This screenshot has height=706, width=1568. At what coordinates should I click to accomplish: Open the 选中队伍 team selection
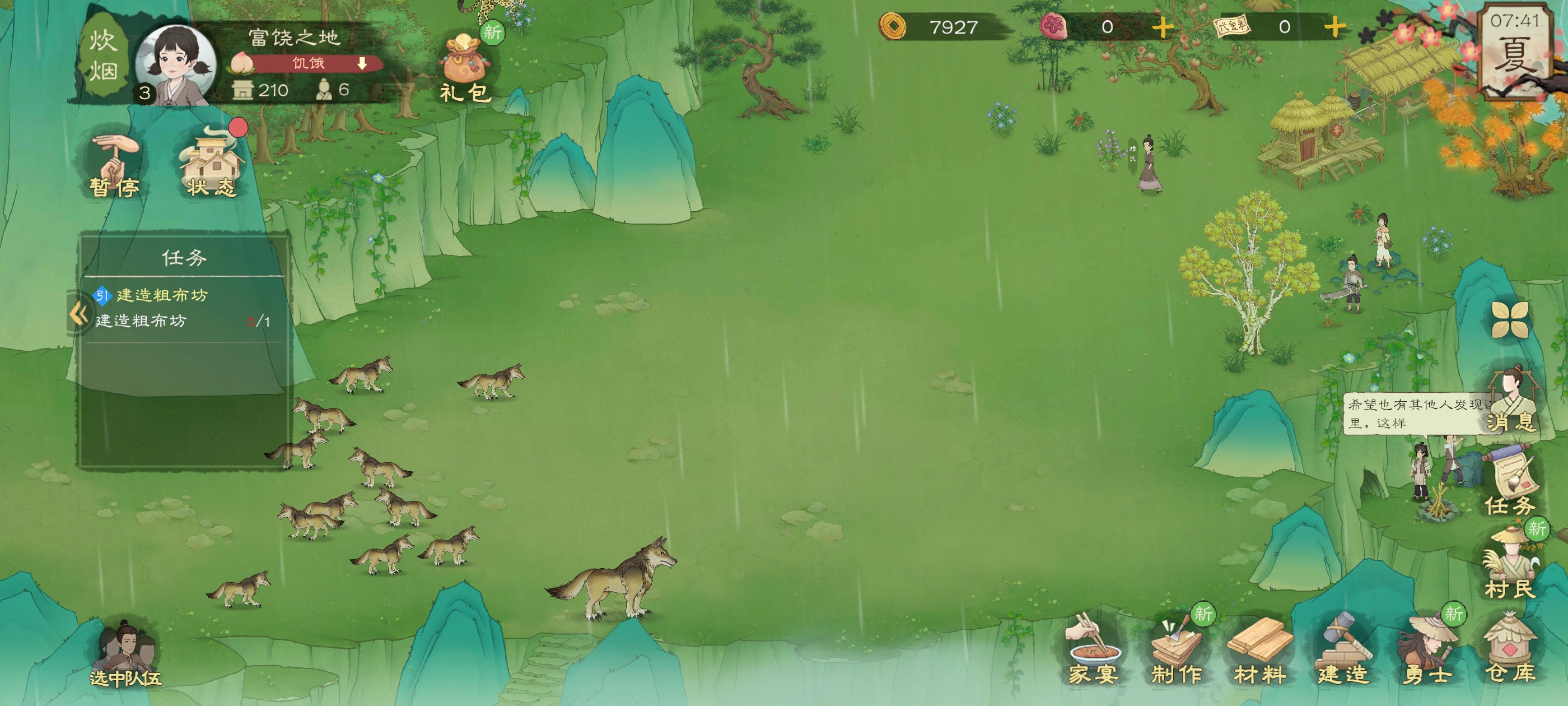click(x=126, y=654)
